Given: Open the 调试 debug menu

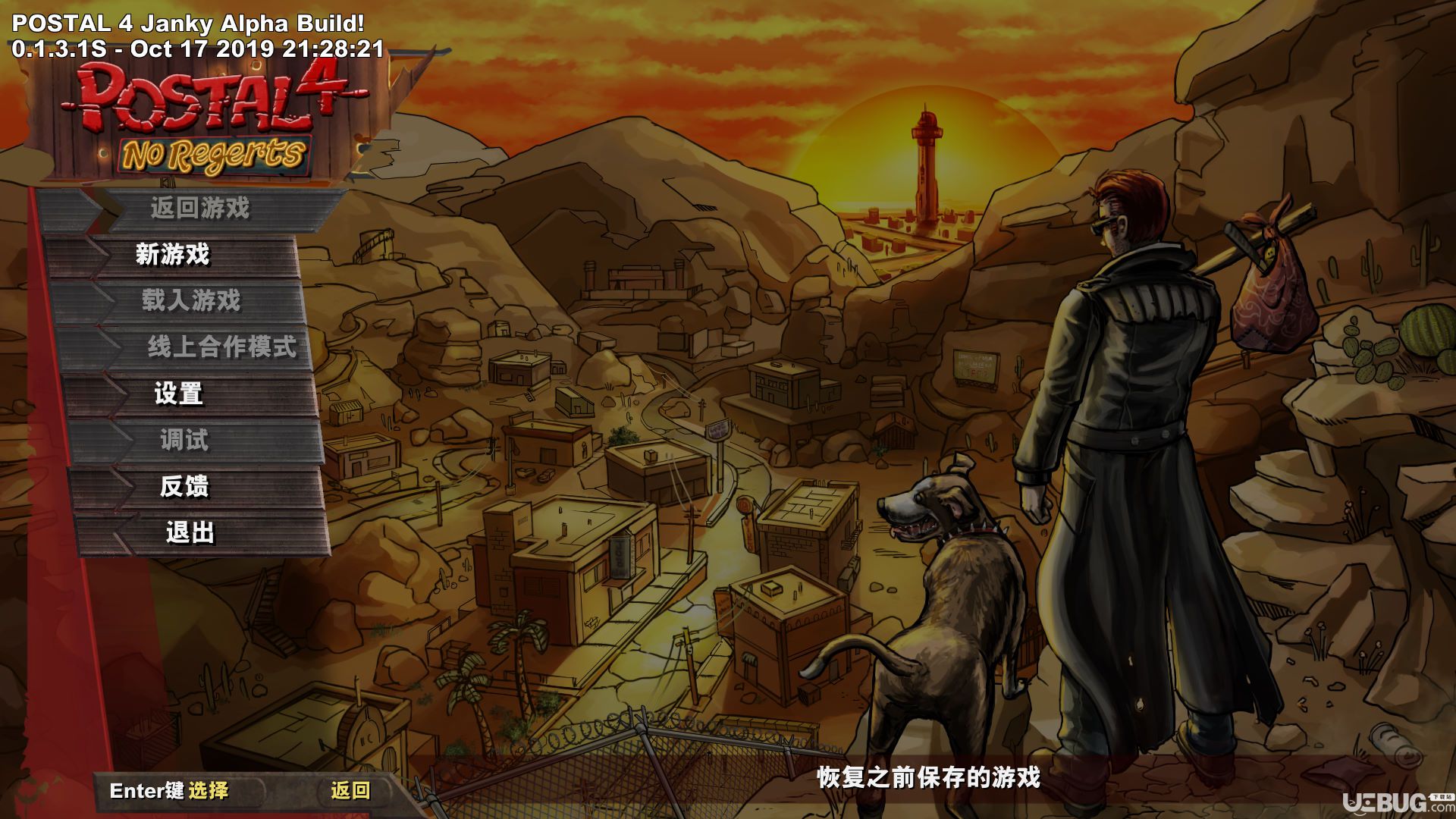Looking at the screenshot, I should click(x=184, y=440).
